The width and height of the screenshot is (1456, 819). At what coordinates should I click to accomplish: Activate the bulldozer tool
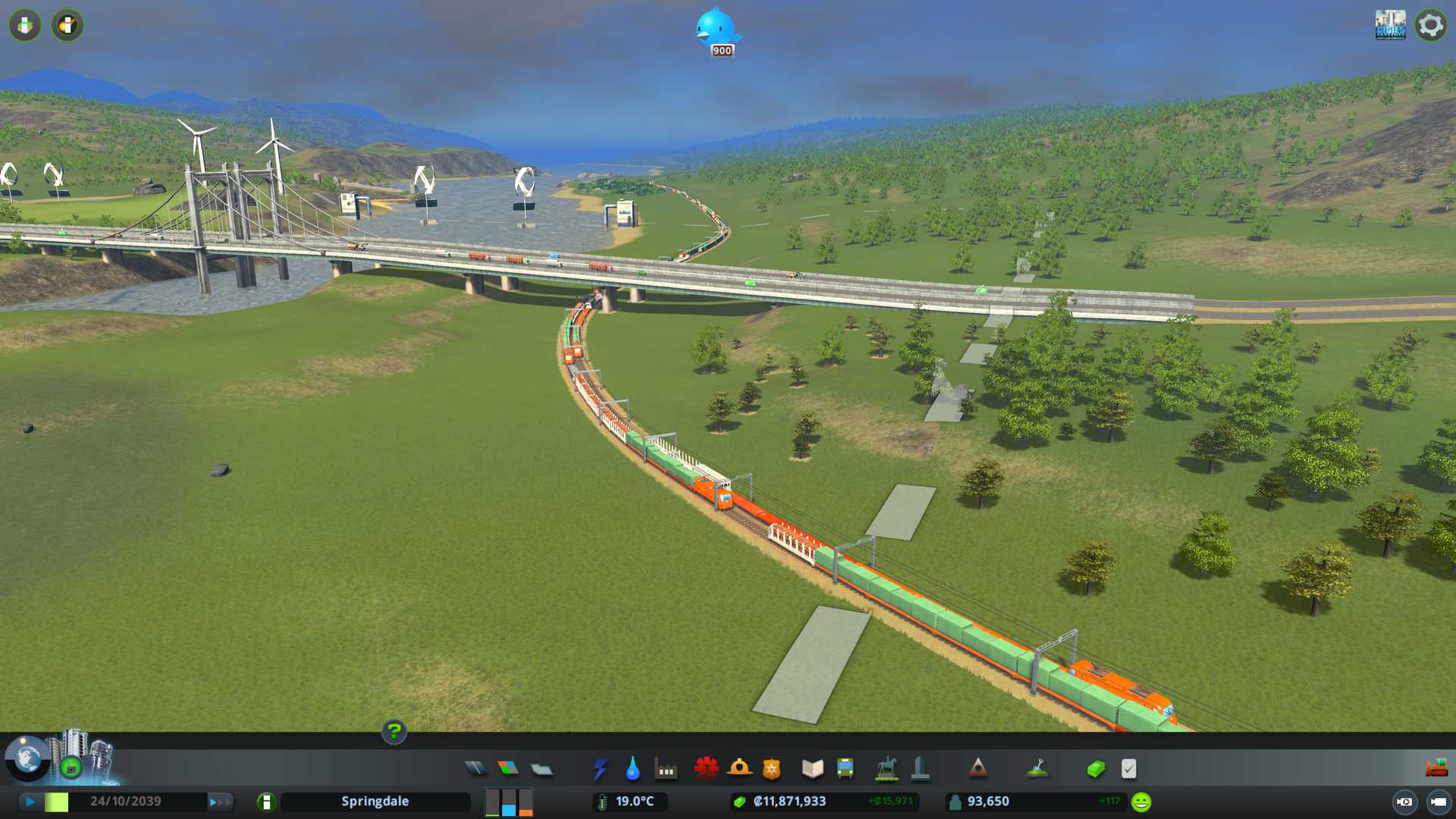point(1436,769)
